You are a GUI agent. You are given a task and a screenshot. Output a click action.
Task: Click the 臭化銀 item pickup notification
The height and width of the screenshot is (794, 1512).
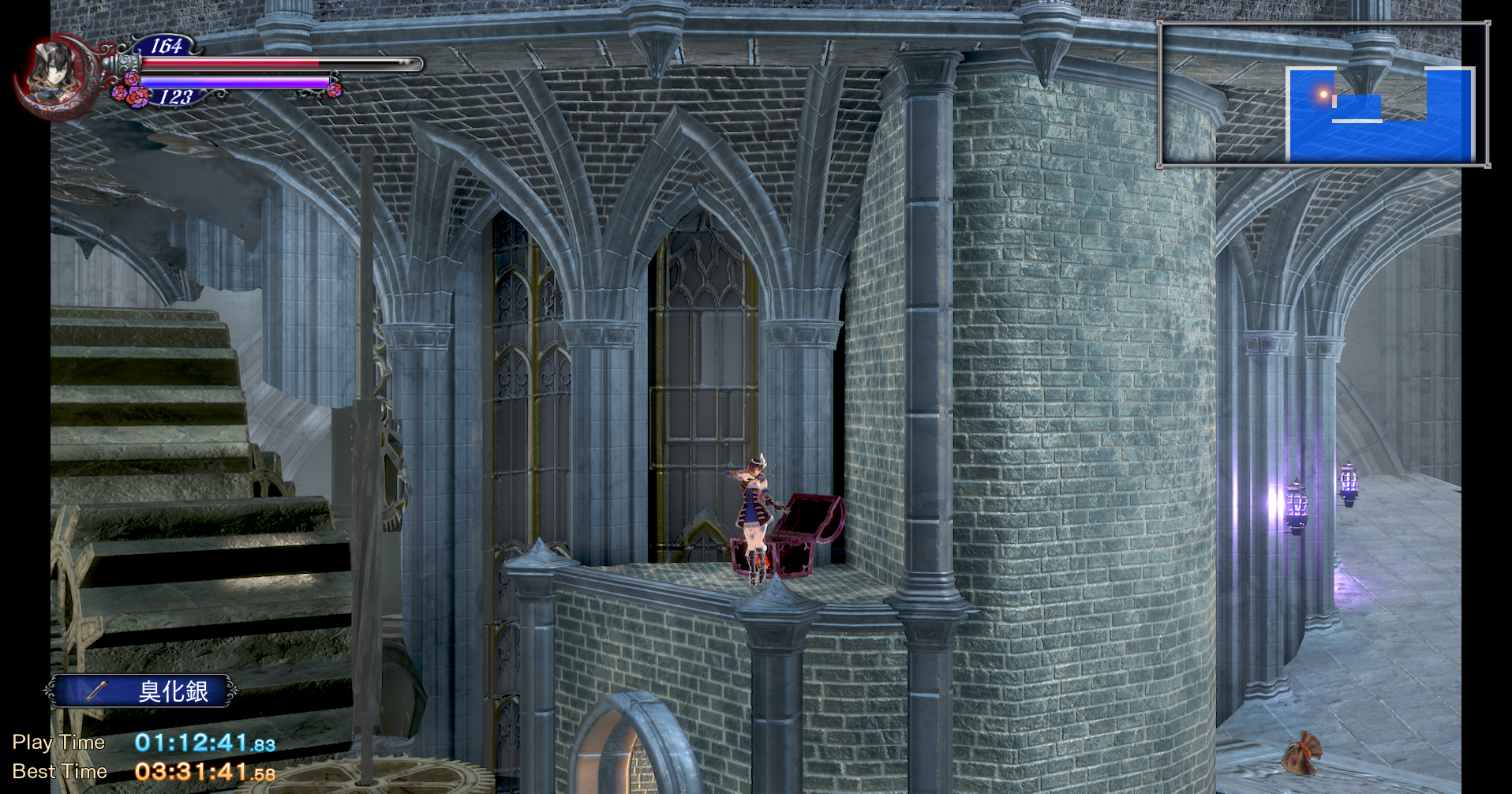[x=142, y=691]
